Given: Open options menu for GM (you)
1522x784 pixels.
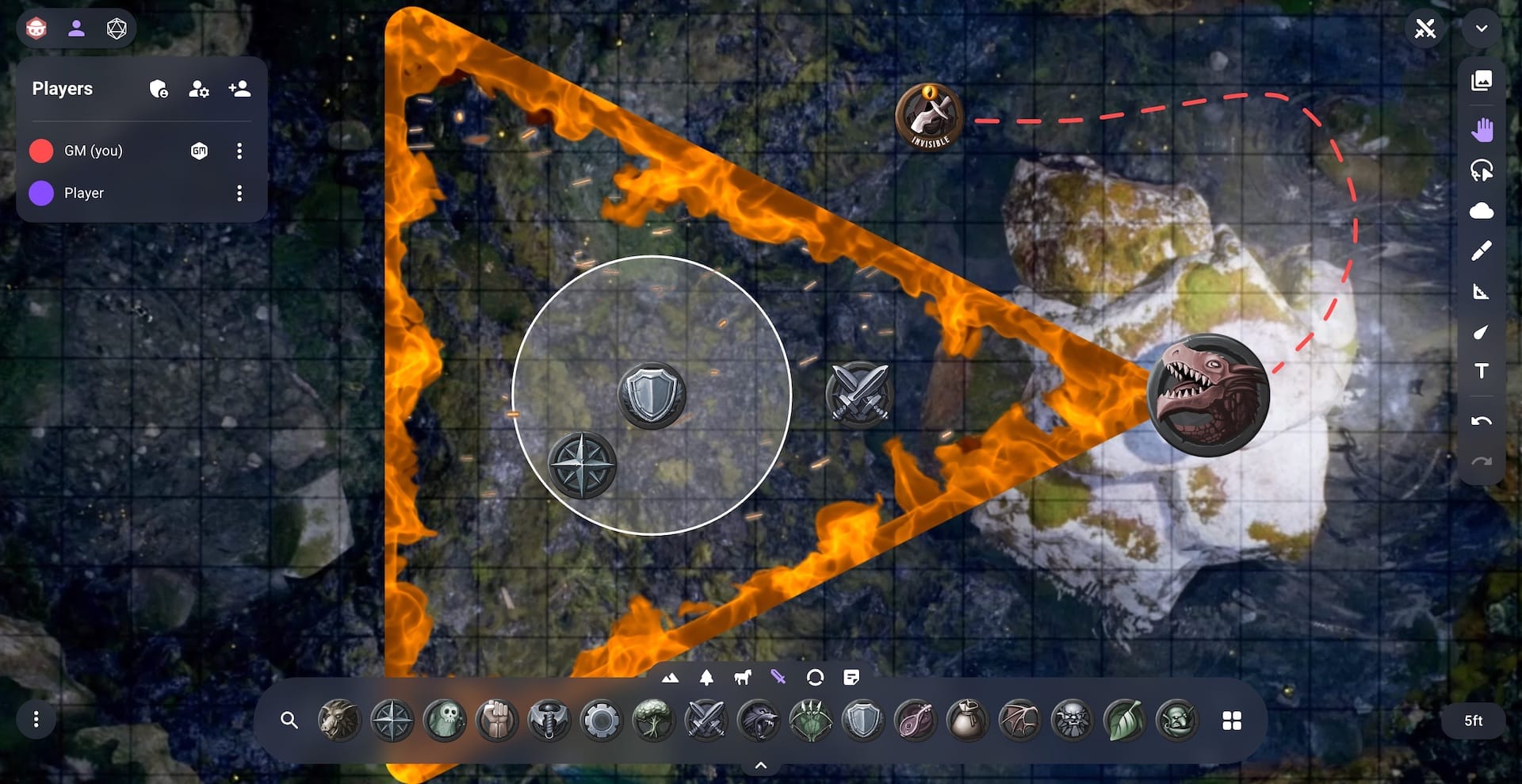Looking at the screenshot, I should coord(239,151).
